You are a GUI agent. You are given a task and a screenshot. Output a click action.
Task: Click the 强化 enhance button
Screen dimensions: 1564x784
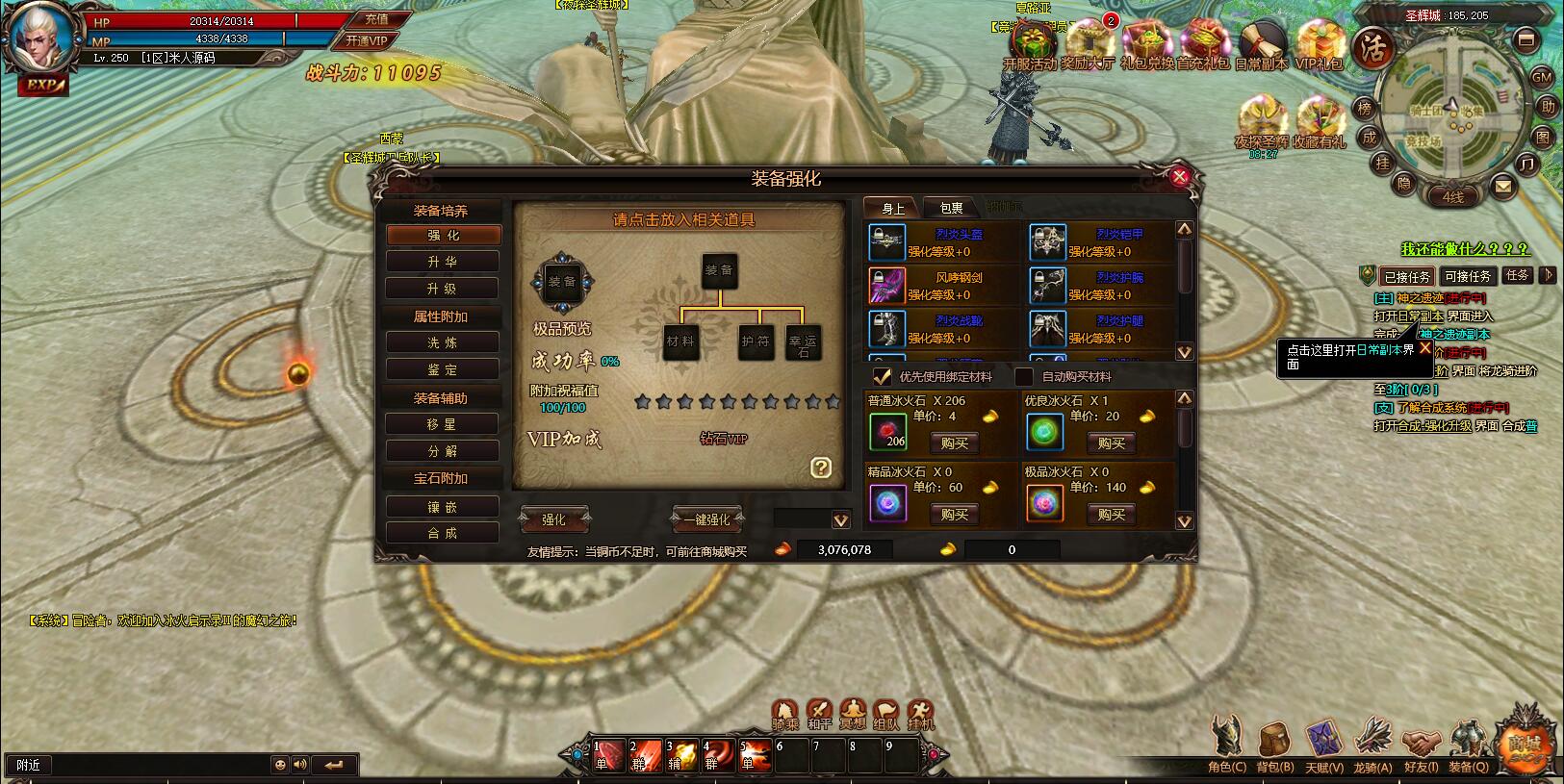tap(554, 519)
